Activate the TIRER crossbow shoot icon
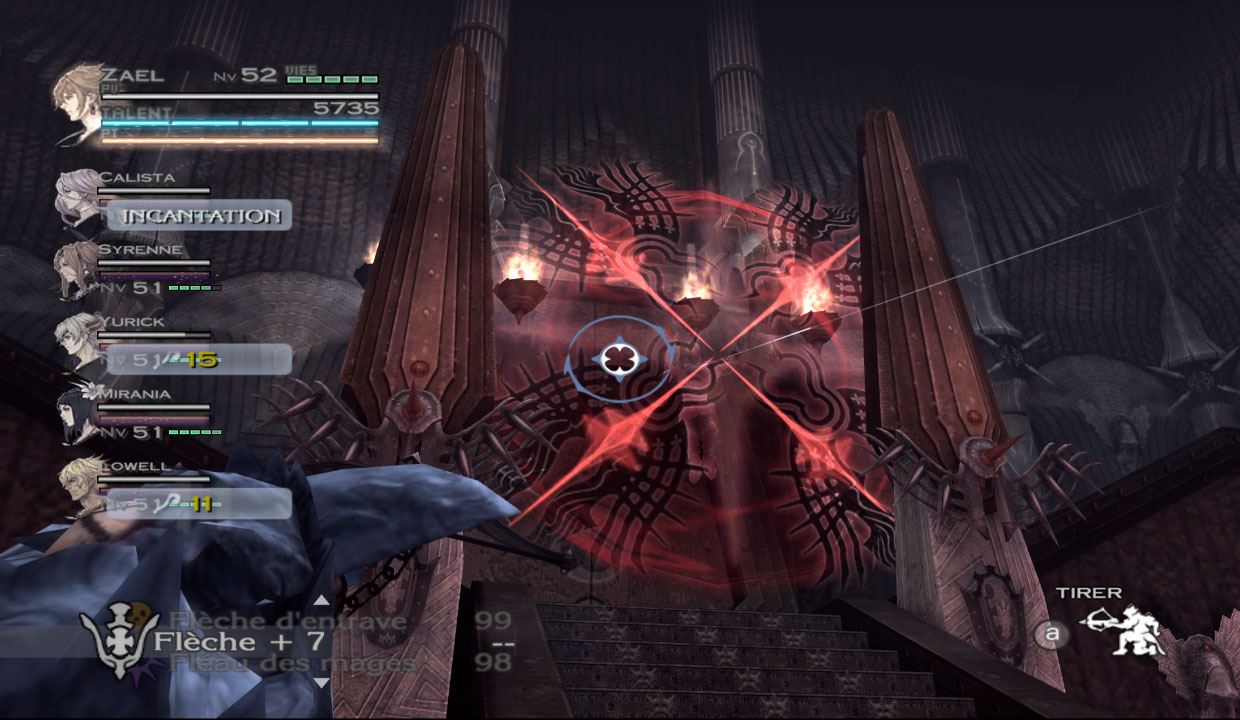 (x=1122, y=631)
